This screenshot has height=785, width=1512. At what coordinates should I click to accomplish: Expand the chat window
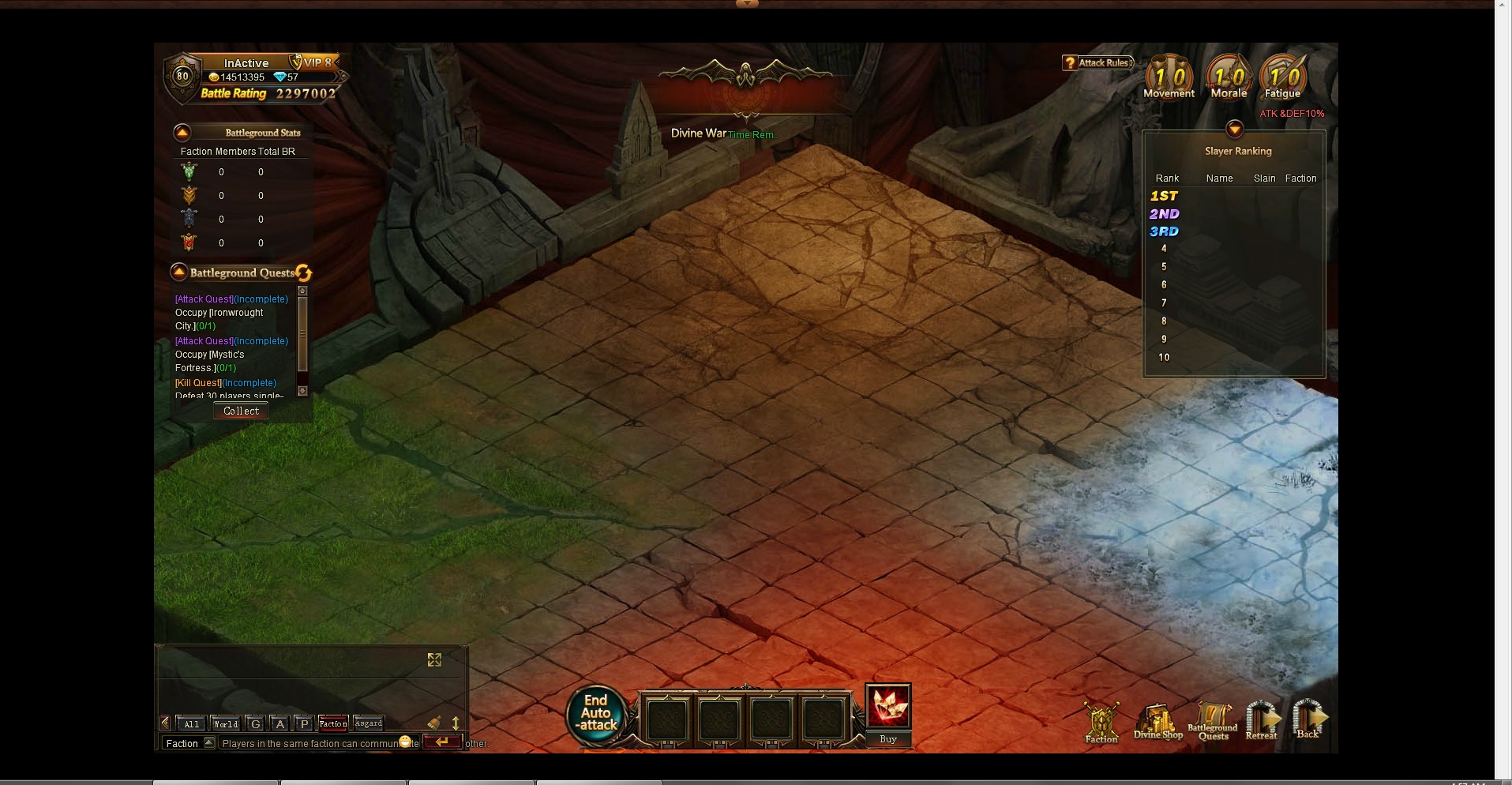click(x=434, y=659)
